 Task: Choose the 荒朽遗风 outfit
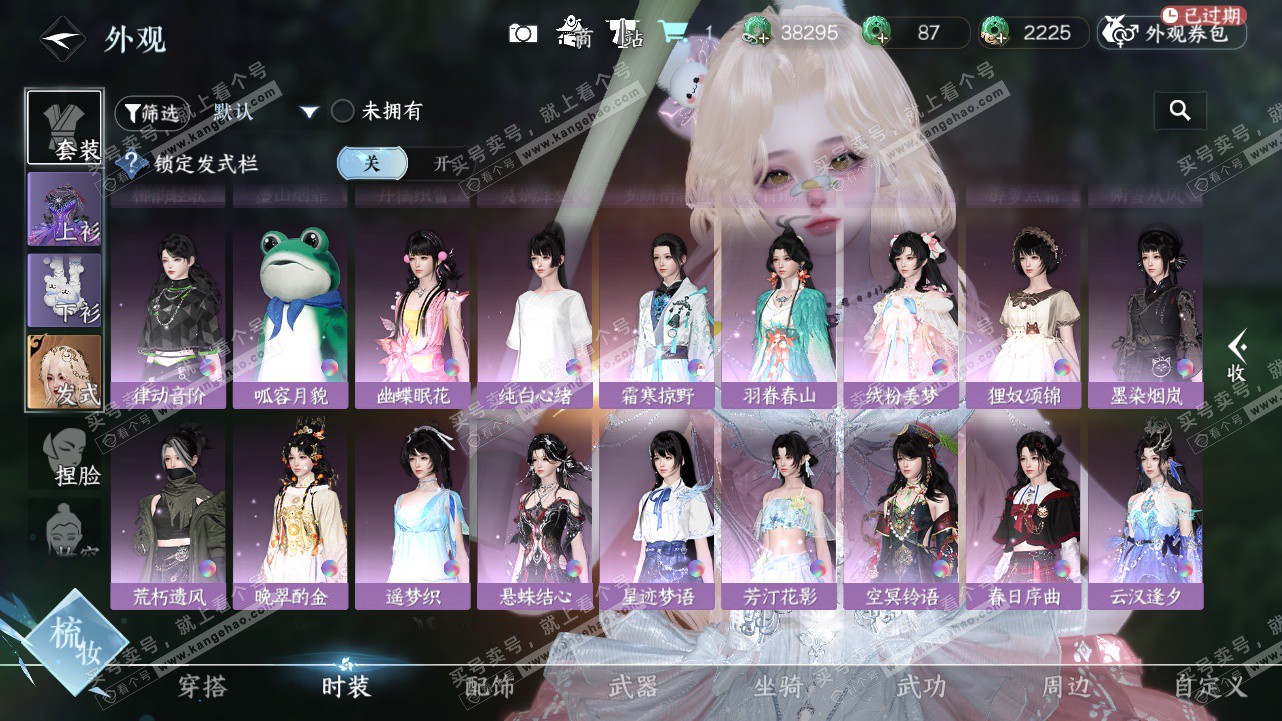(169, 514)
